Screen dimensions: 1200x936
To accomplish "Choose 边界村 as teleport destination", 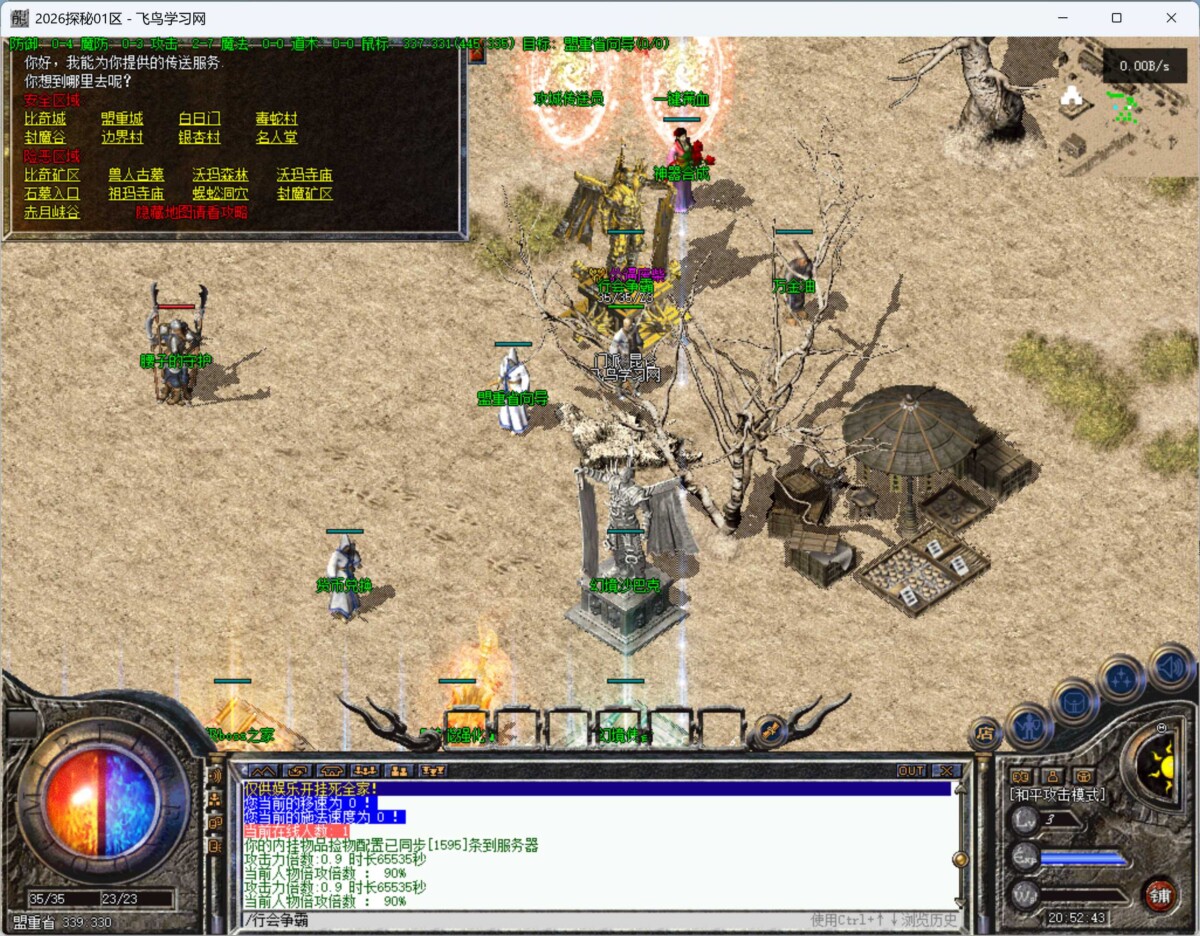I will pos(122,138).
